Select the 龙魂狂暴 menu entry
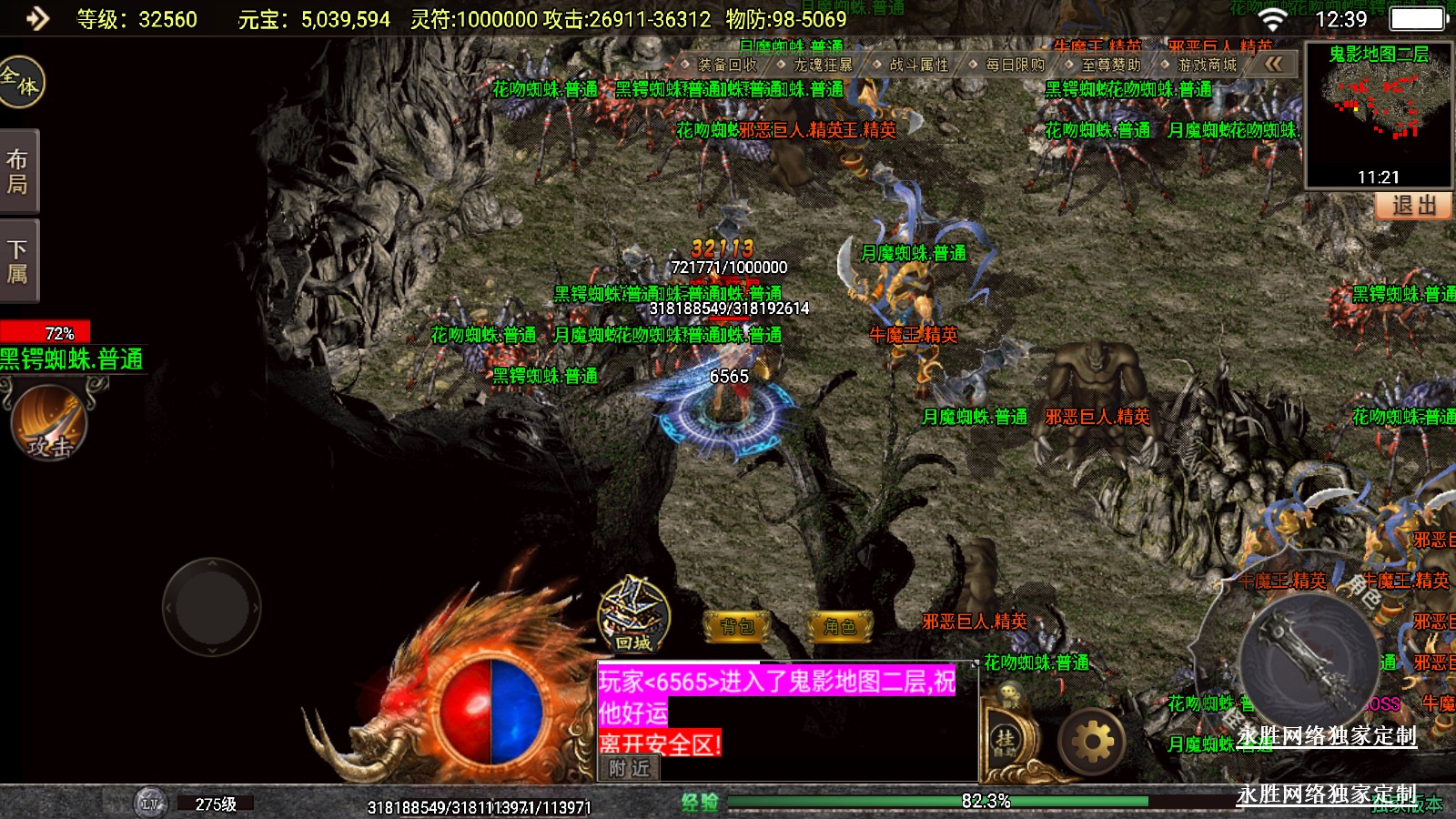The width and height of the screenshot is (1456, 819). (x=823, y=65)
